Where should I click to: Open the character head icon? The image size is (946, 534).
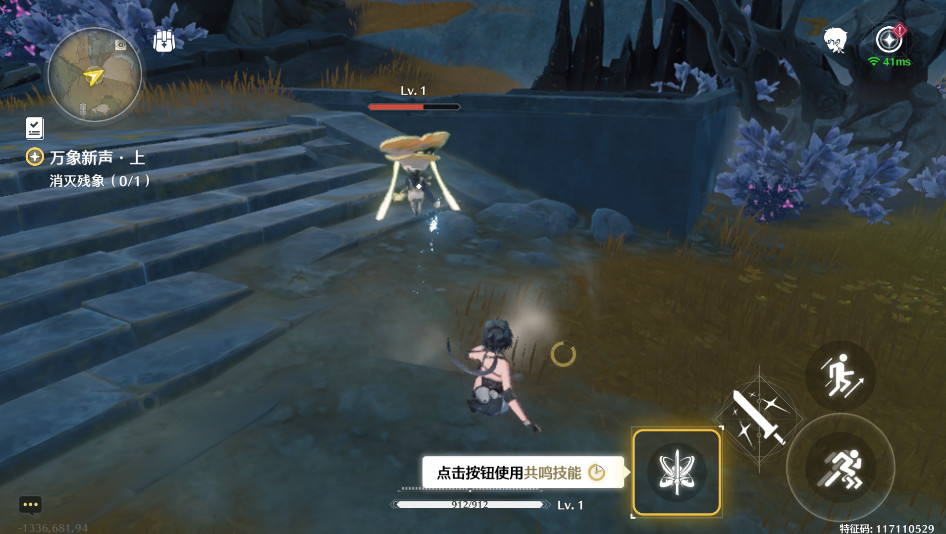pyautogui.click(x=836, y=40)
